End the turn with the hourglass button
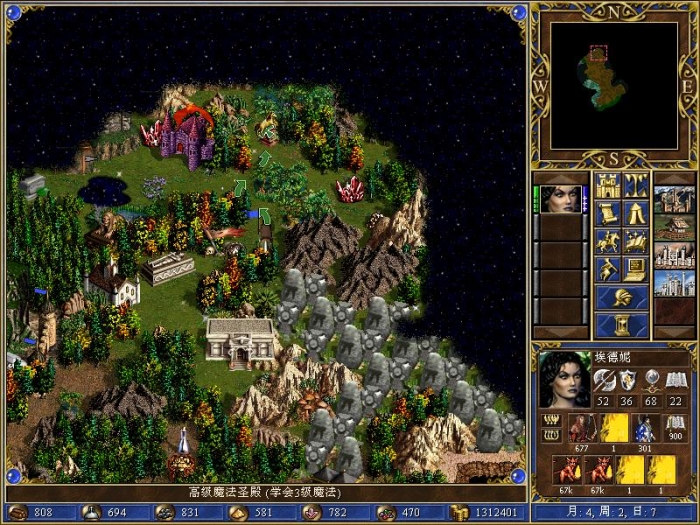The image size is (700, 525). 621,325
